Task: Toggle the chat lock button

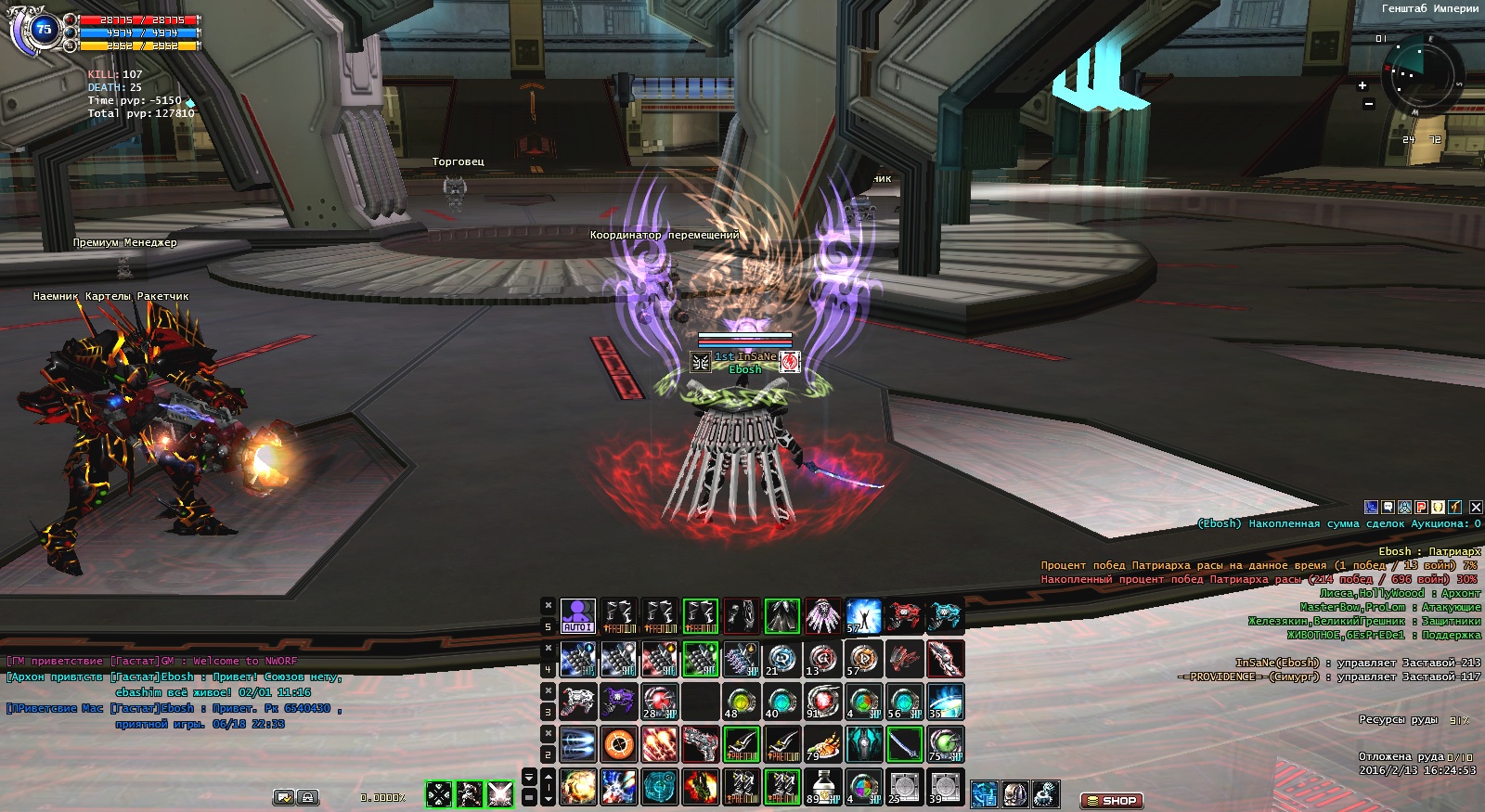Action: point(307,797)
